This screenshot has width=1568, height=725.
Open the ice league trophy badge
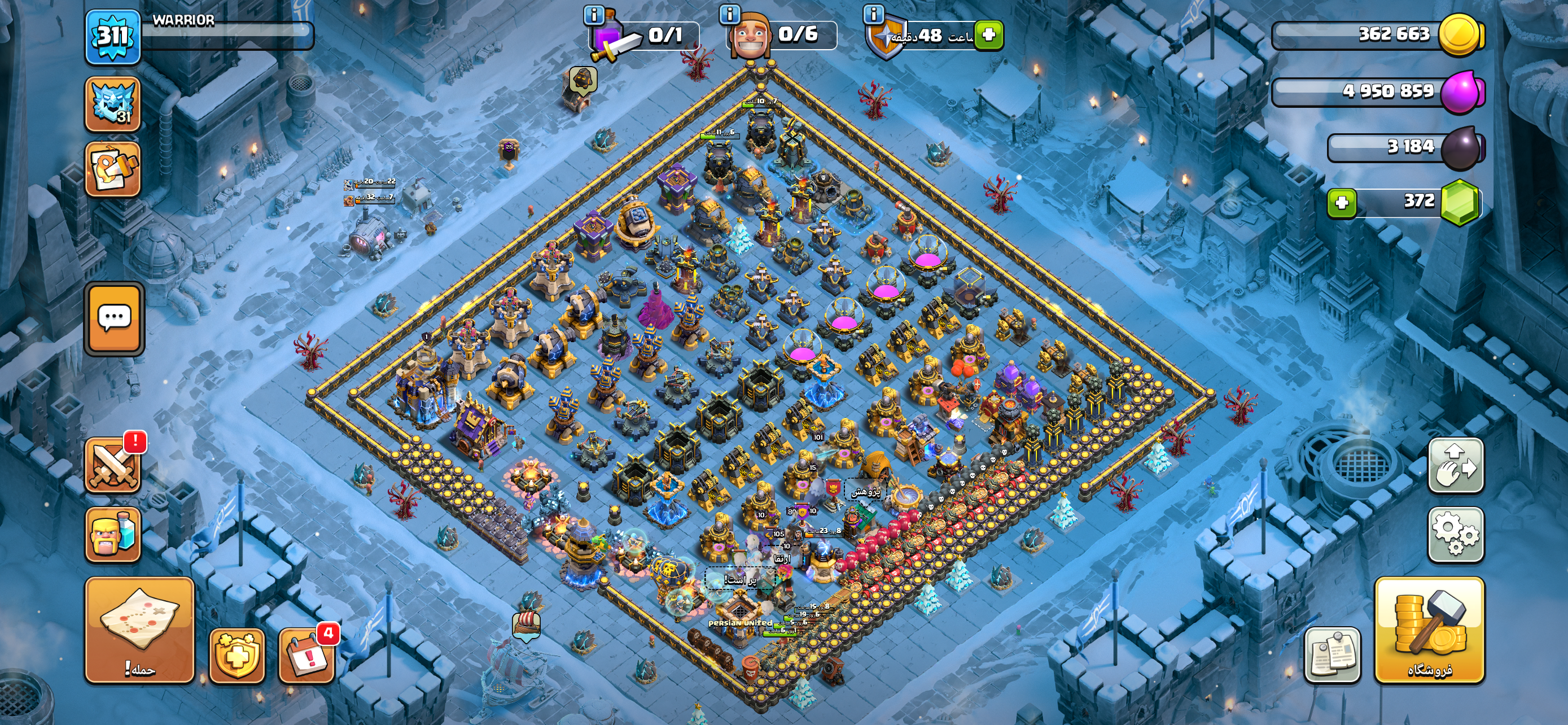[x=113, y=104]
